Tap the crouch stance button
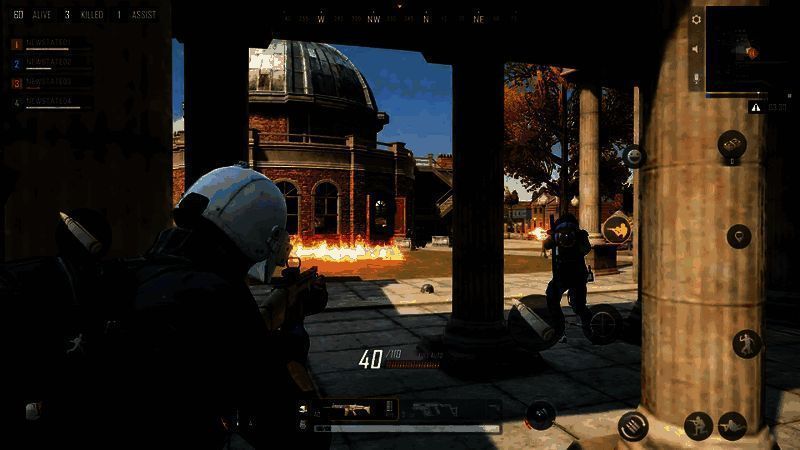Viewport: 800px width, 450px height. coord(698,426)
